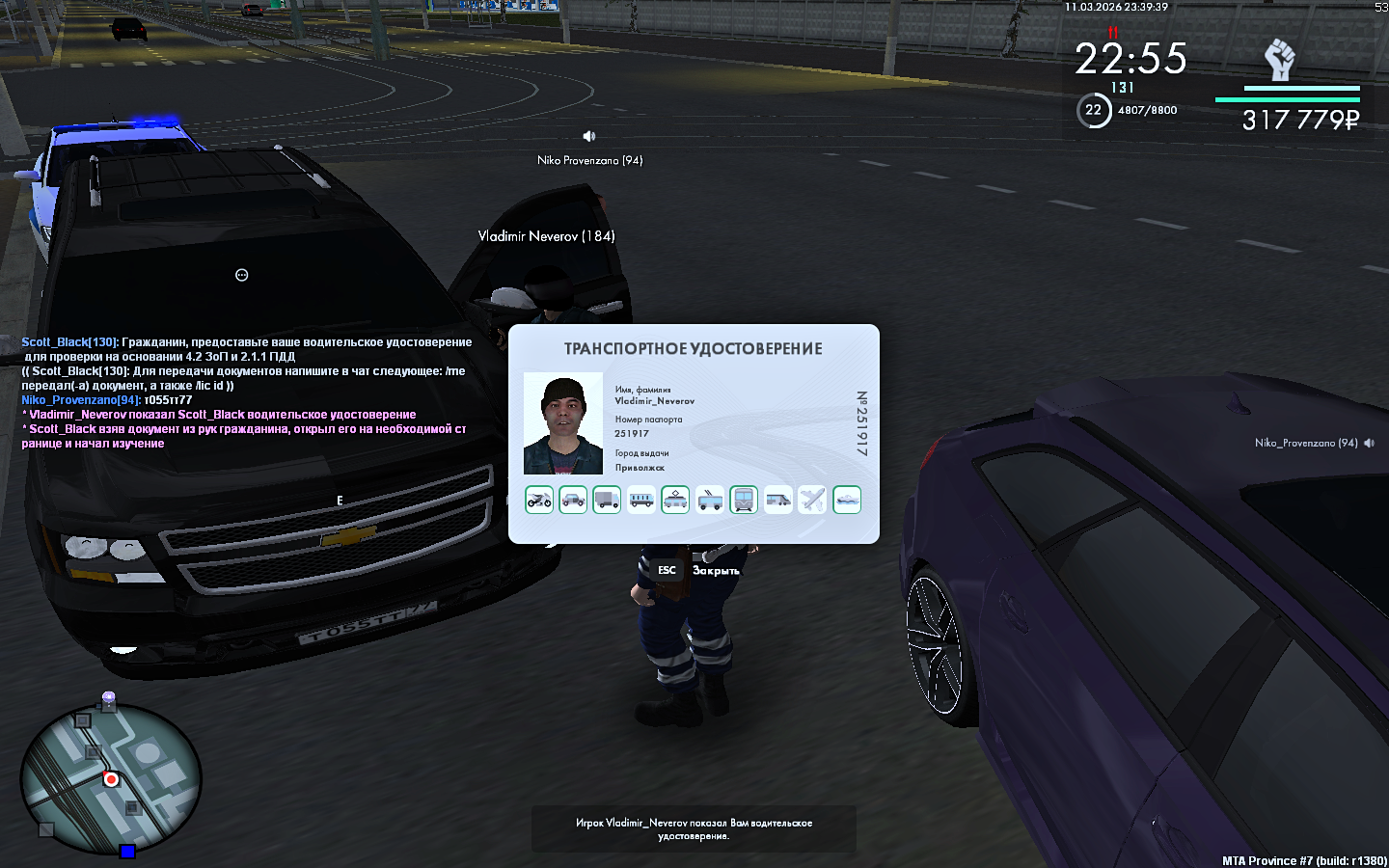Select the metro train license category icon
Image resolution: width=1389 pixels, height=868 pixels.
pyautogui.click(x=744, y=500)
